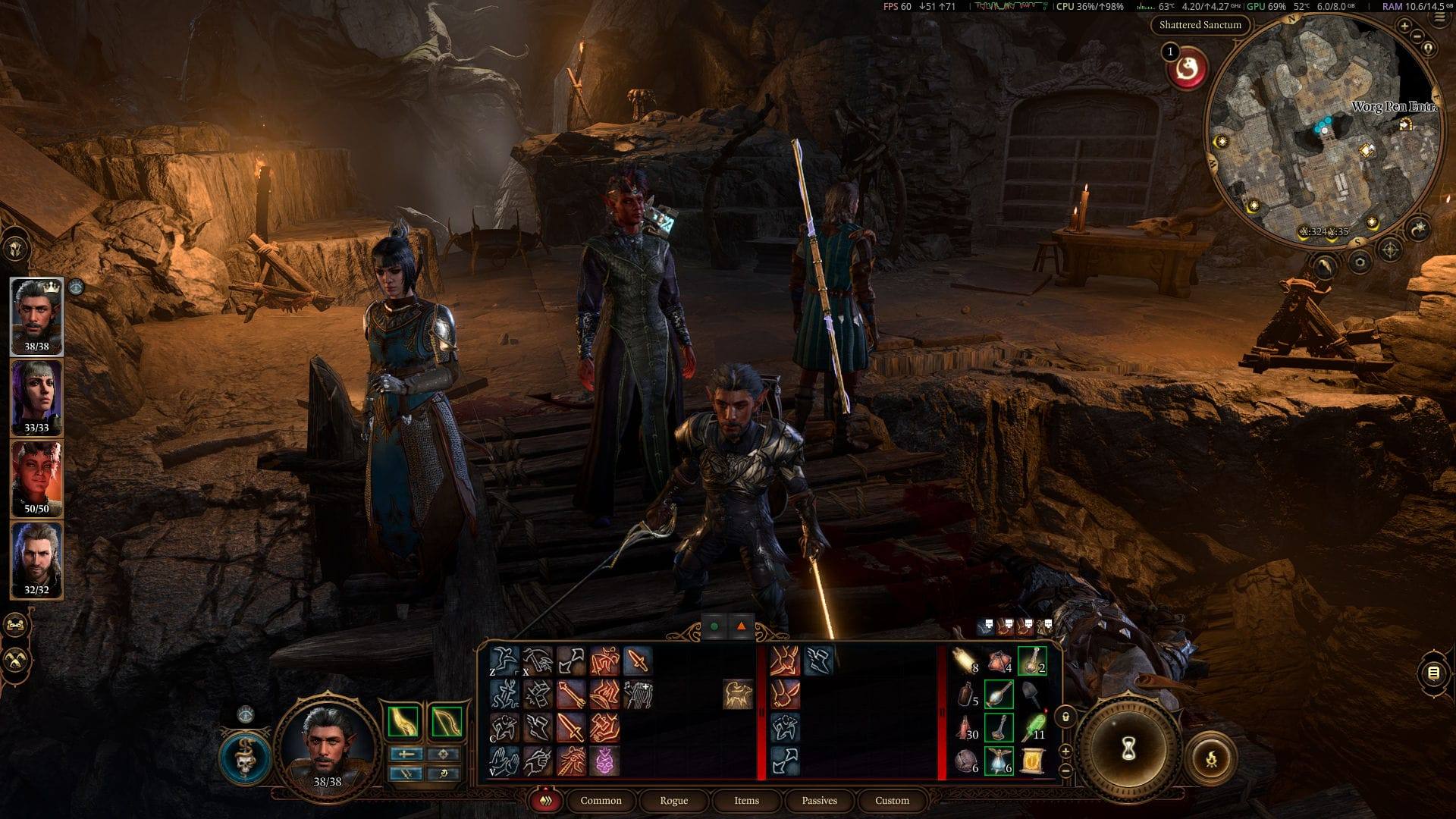
Task: Switch to the Custom hotbar tab
Action: click(892, 801)
